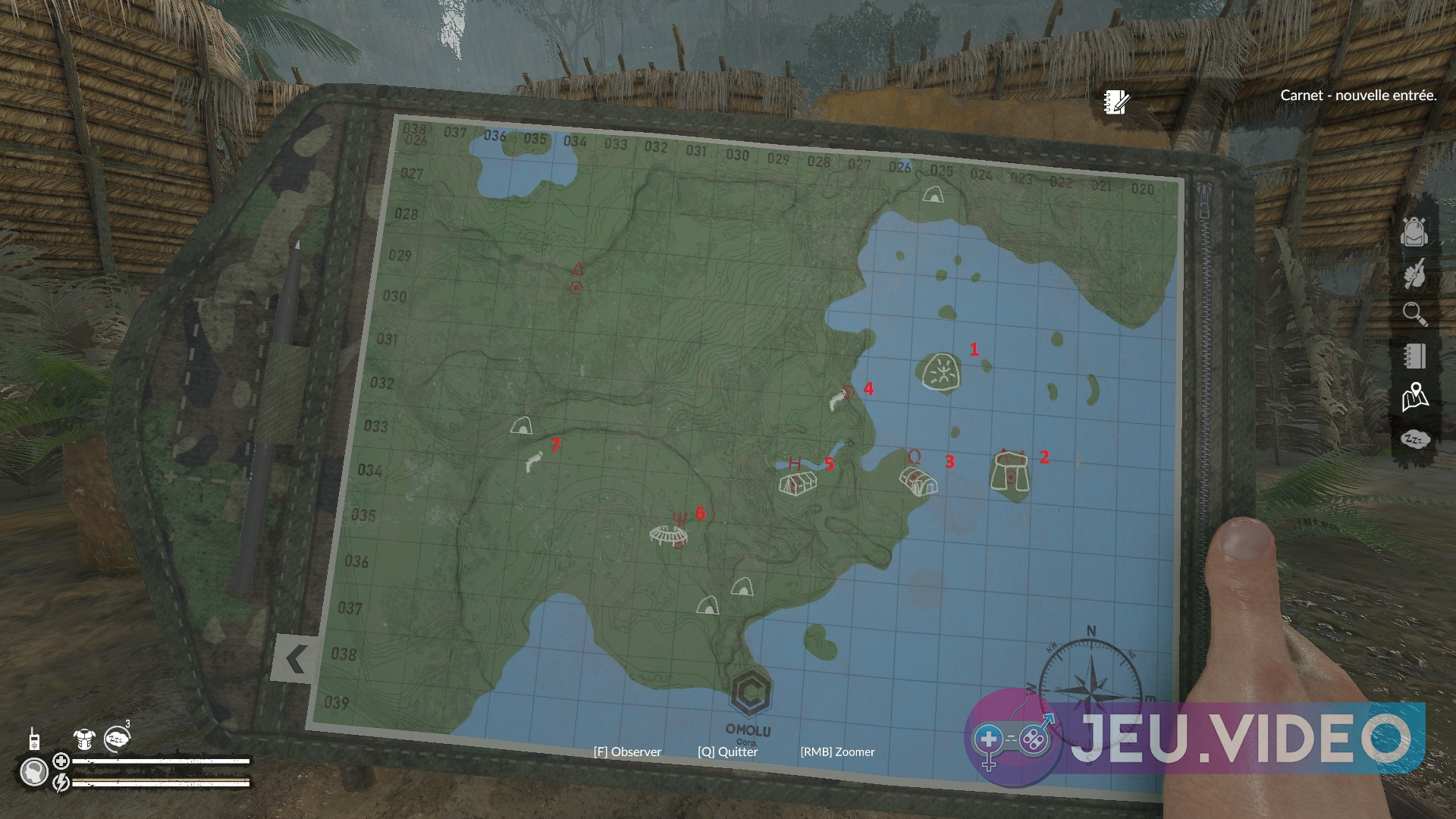Open the backpack inventory icon
The width and height of the screenshot is (1456, 819).
coord(1414,231)
